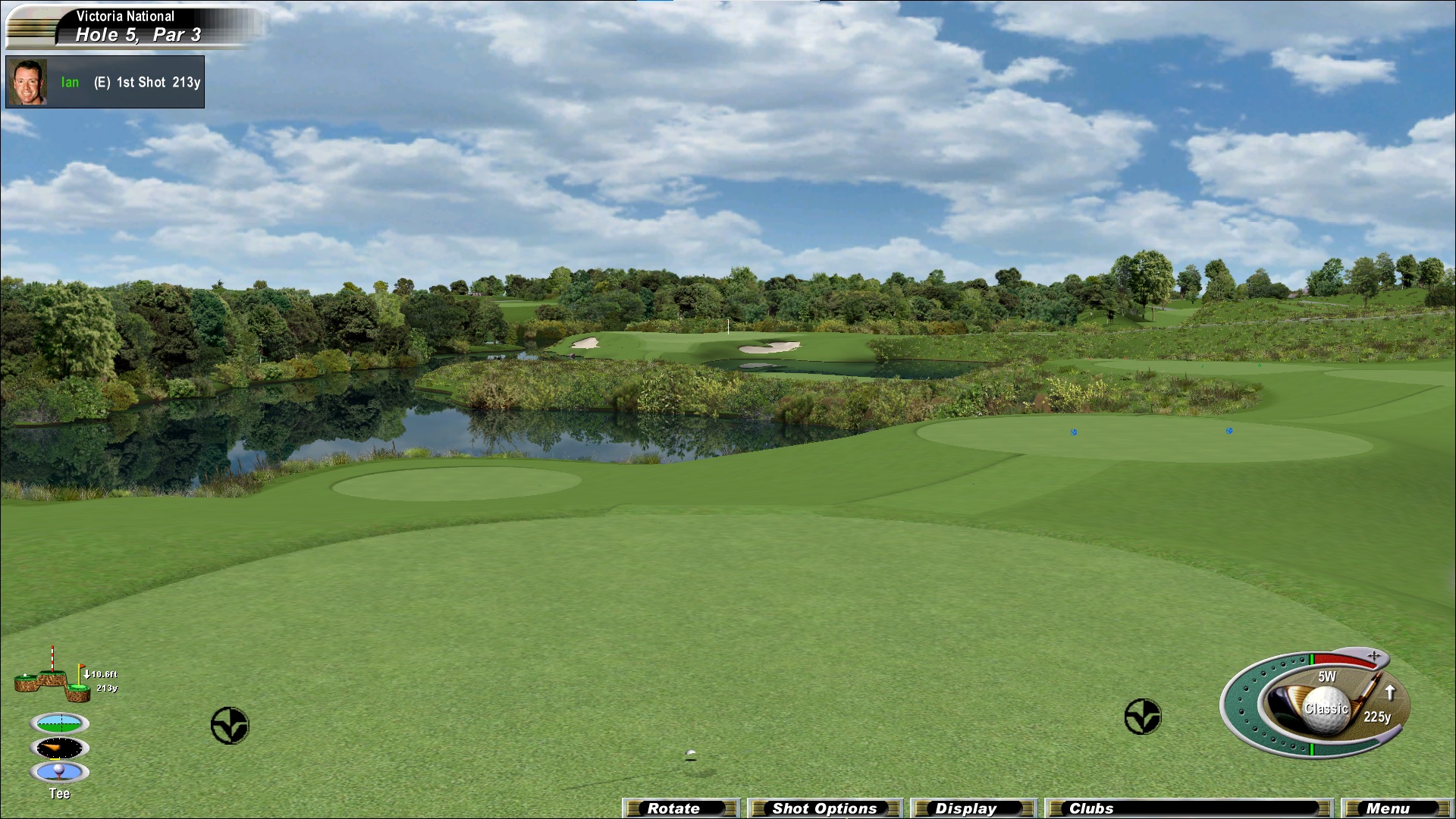1456x819 pixels.
Task: Click the golf ball swing button labeled Classic
Action: click(1326, 711)
